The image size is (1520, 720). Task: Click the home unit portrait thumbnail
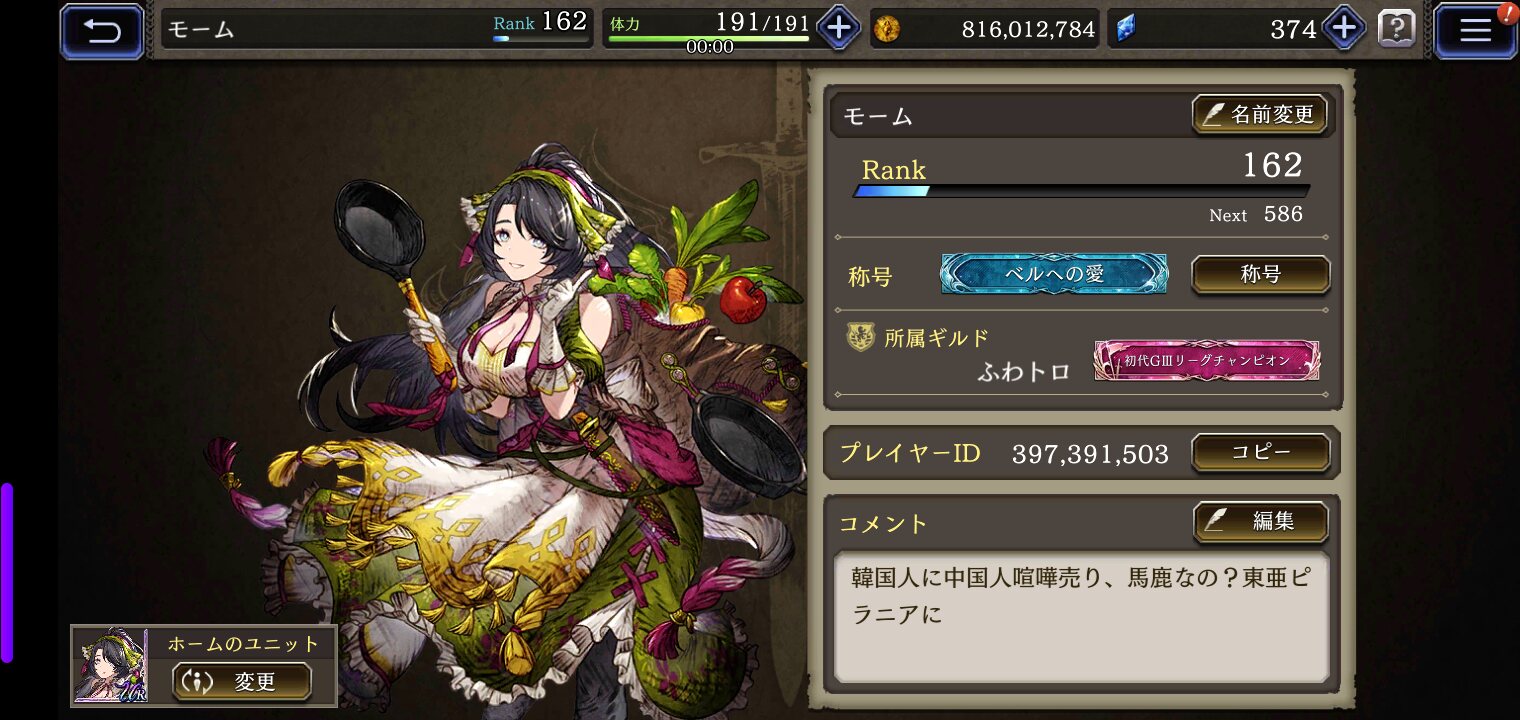(110, 666)
